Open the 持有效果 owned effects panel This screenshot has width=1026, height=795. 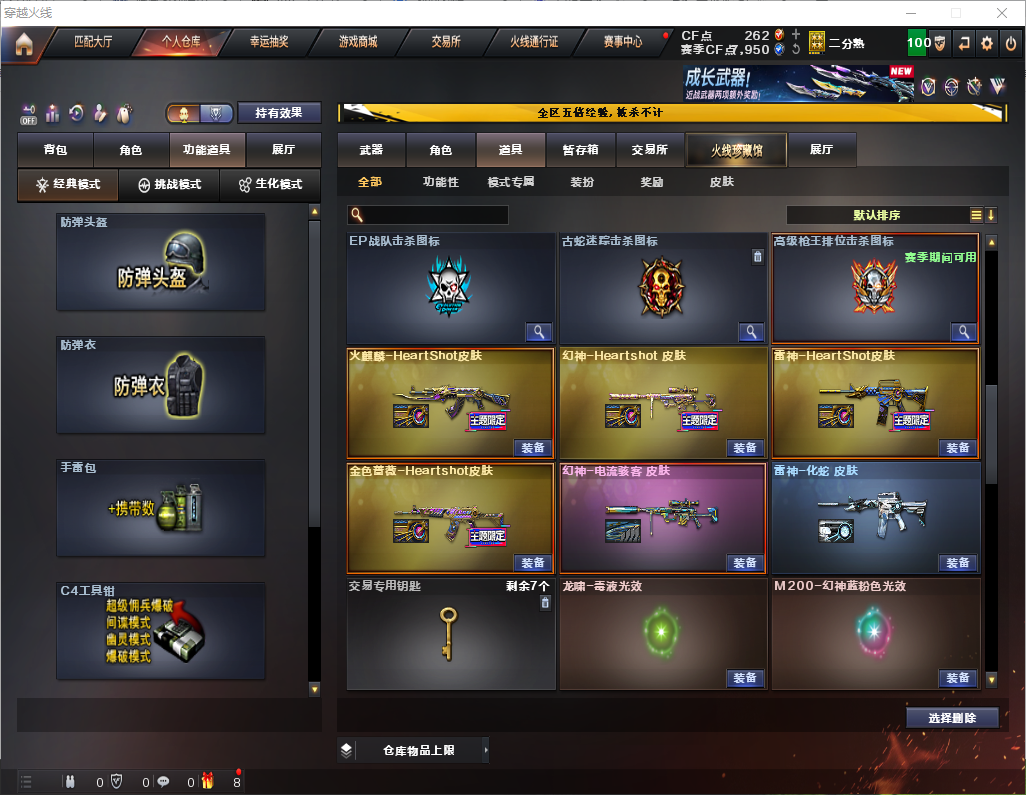coord(279,113)
